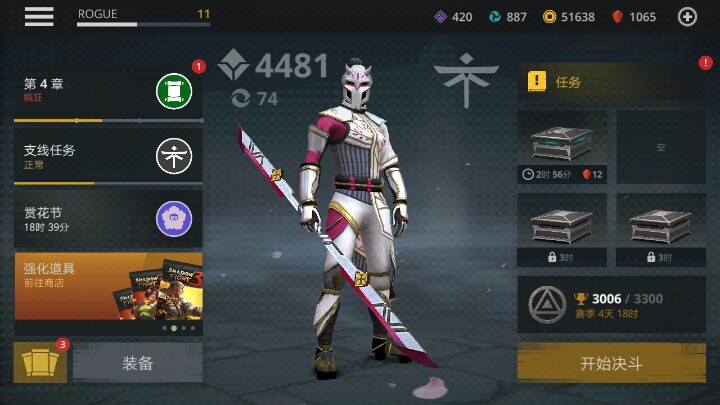Open the 支线任务 side quests

(107, 156)
